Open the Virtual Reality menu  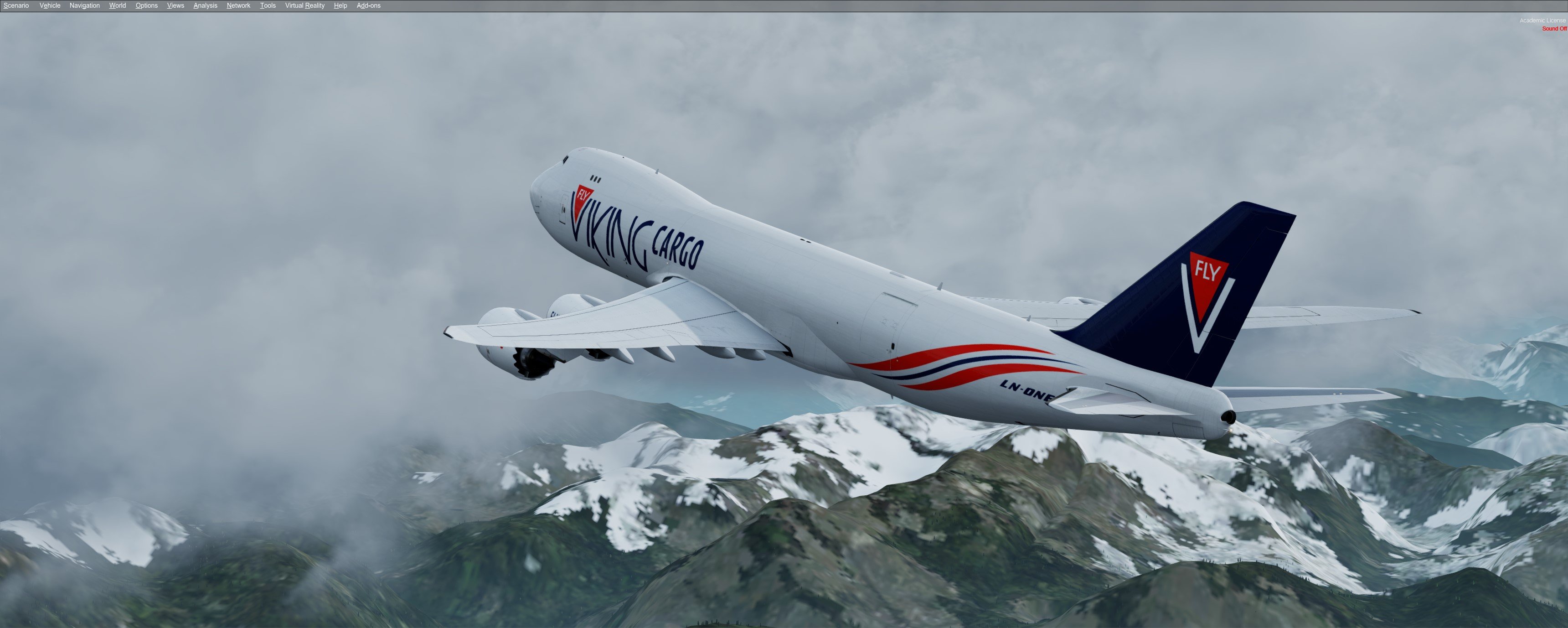(305, 5)
